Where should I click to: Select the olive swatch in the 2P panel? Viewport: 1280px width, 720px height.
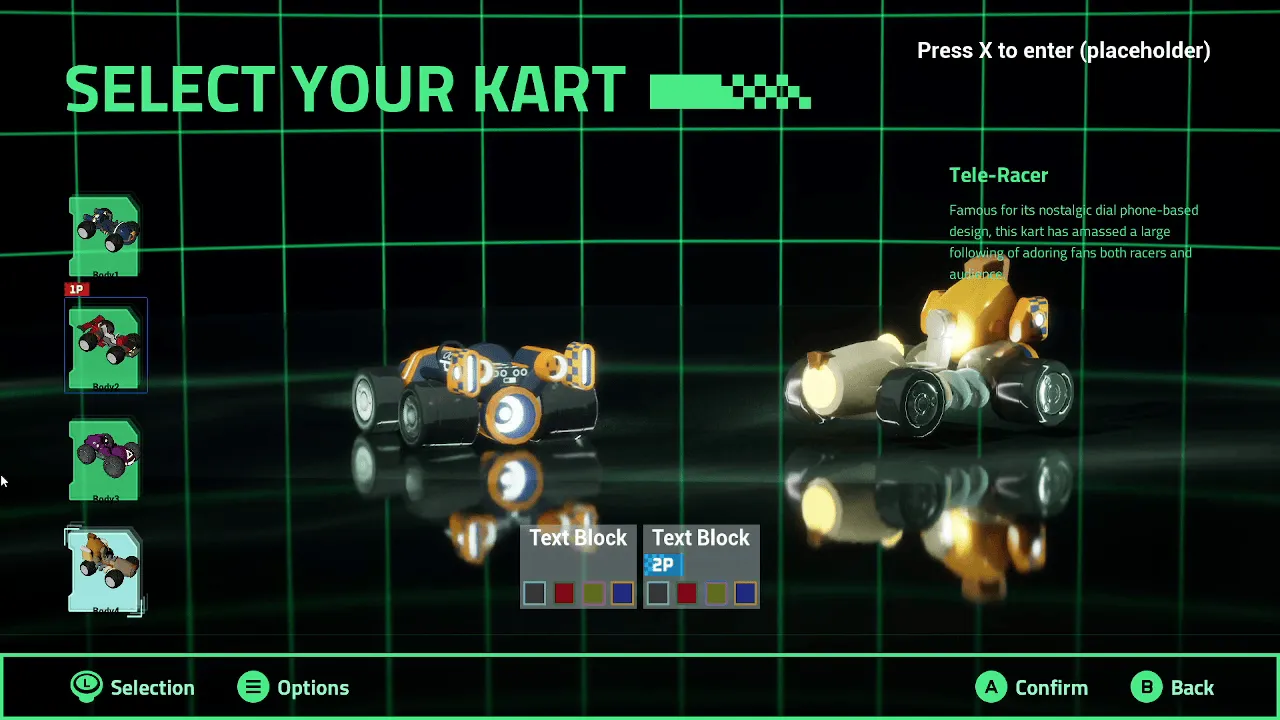click(x=716, y=594)
